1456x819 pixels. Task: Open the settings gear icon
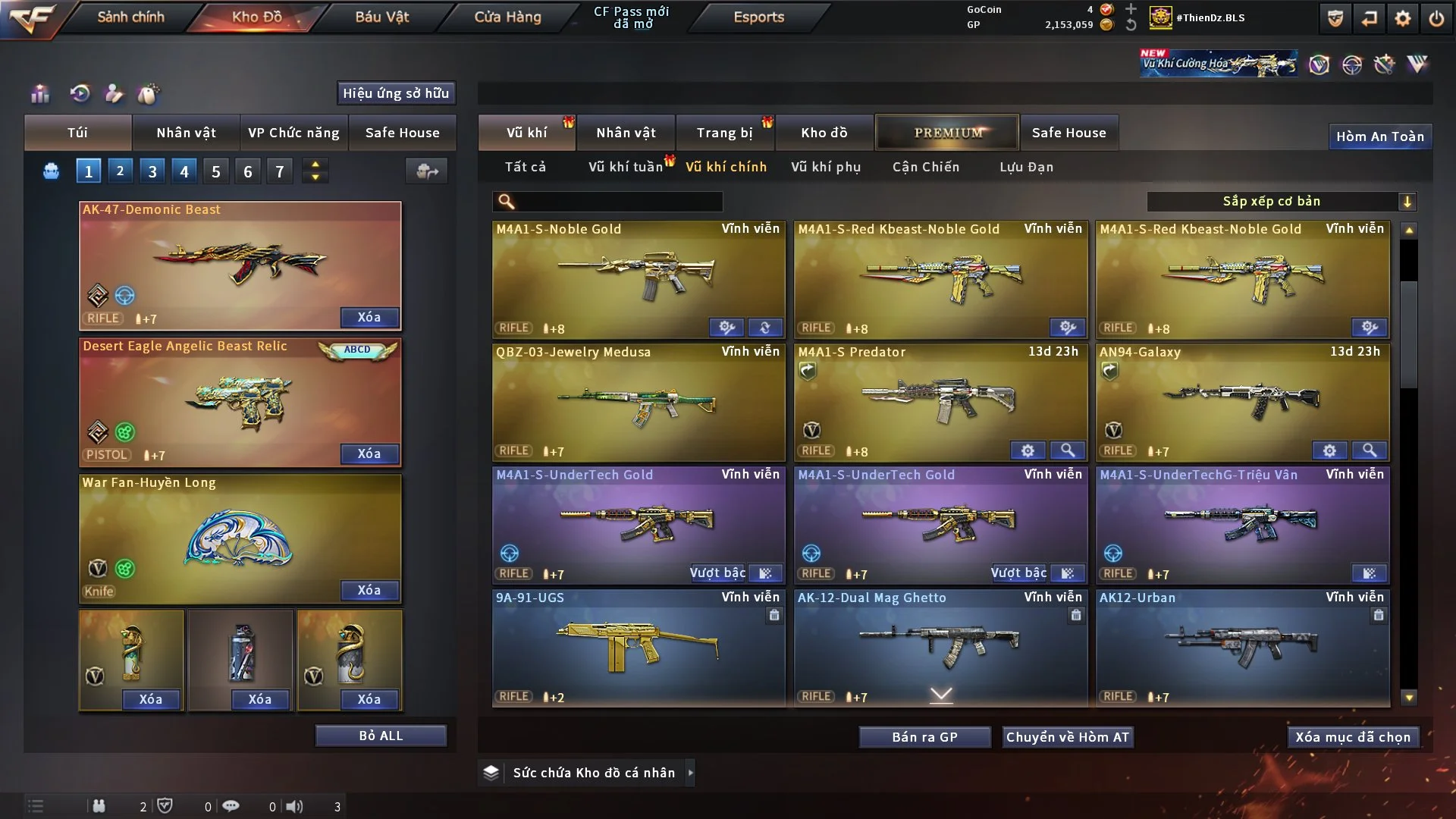1403,18
